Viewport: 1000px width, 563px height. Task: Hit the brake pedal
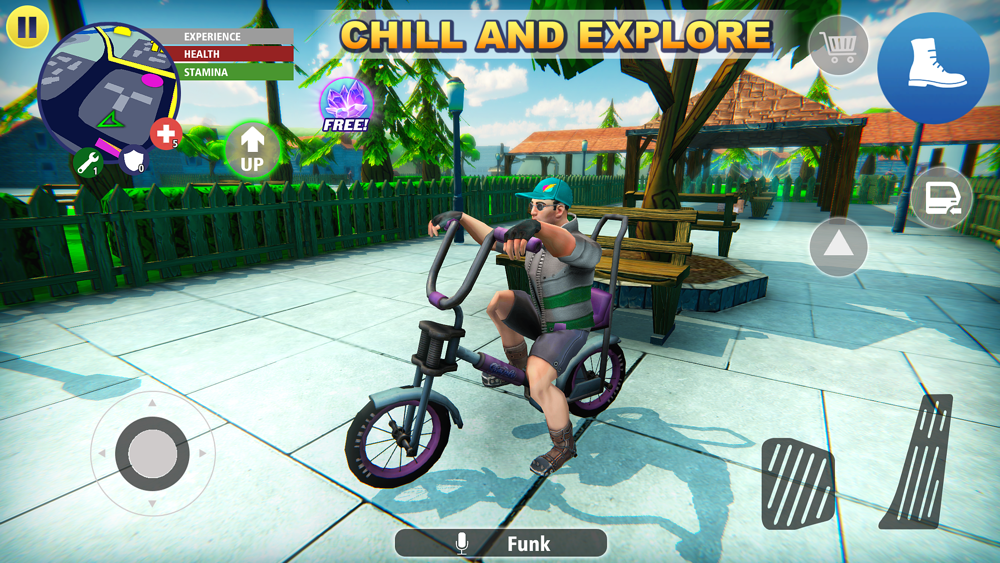(798, 484)
